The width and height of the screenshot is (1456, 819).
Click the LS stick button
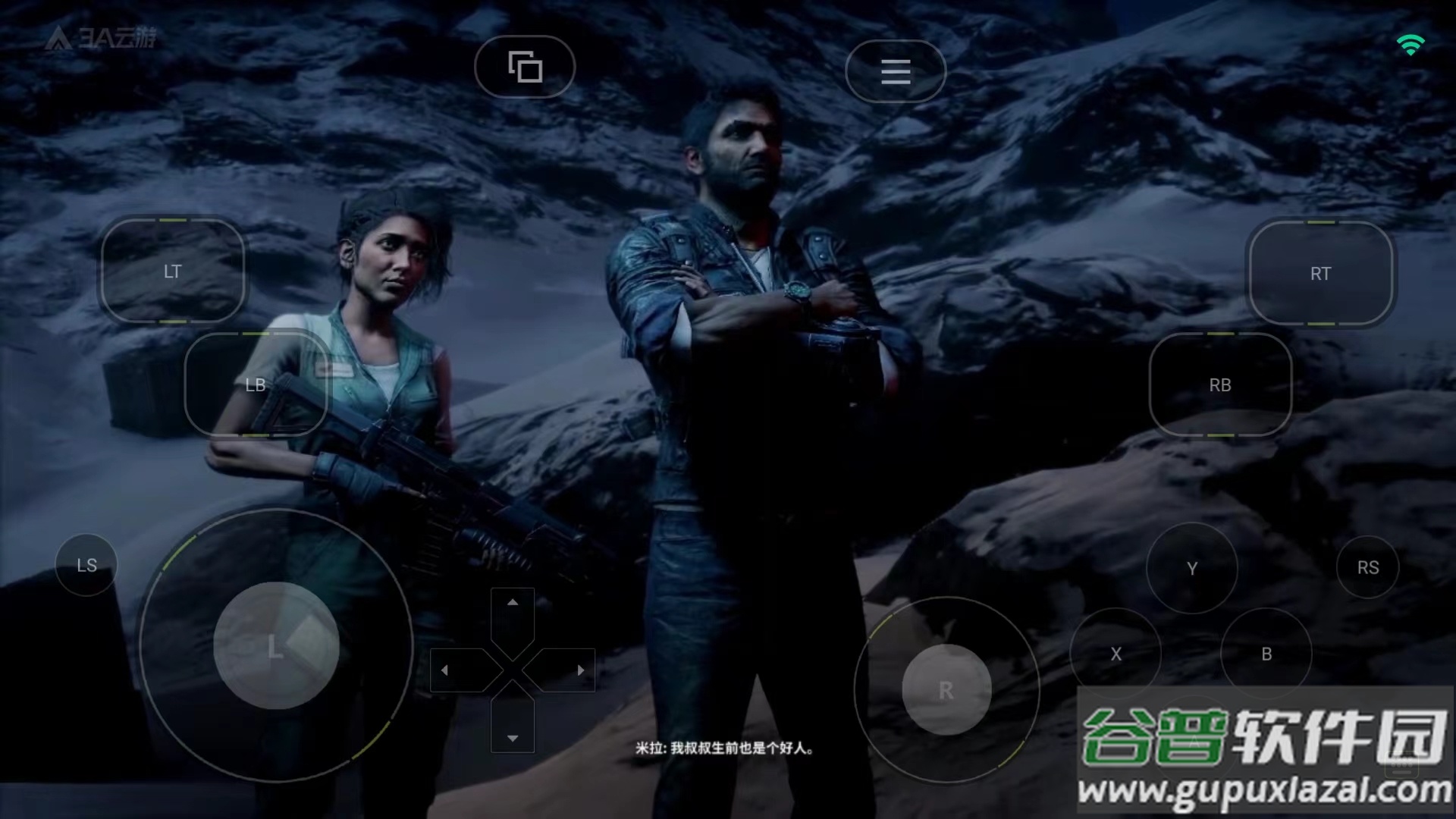point(86,565)
